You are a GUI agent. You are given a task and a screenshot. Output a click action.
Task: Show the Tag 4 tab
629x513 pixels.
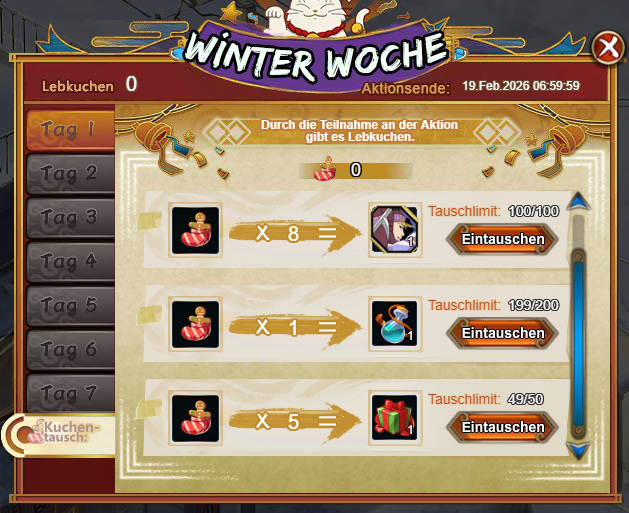[68, 261]
